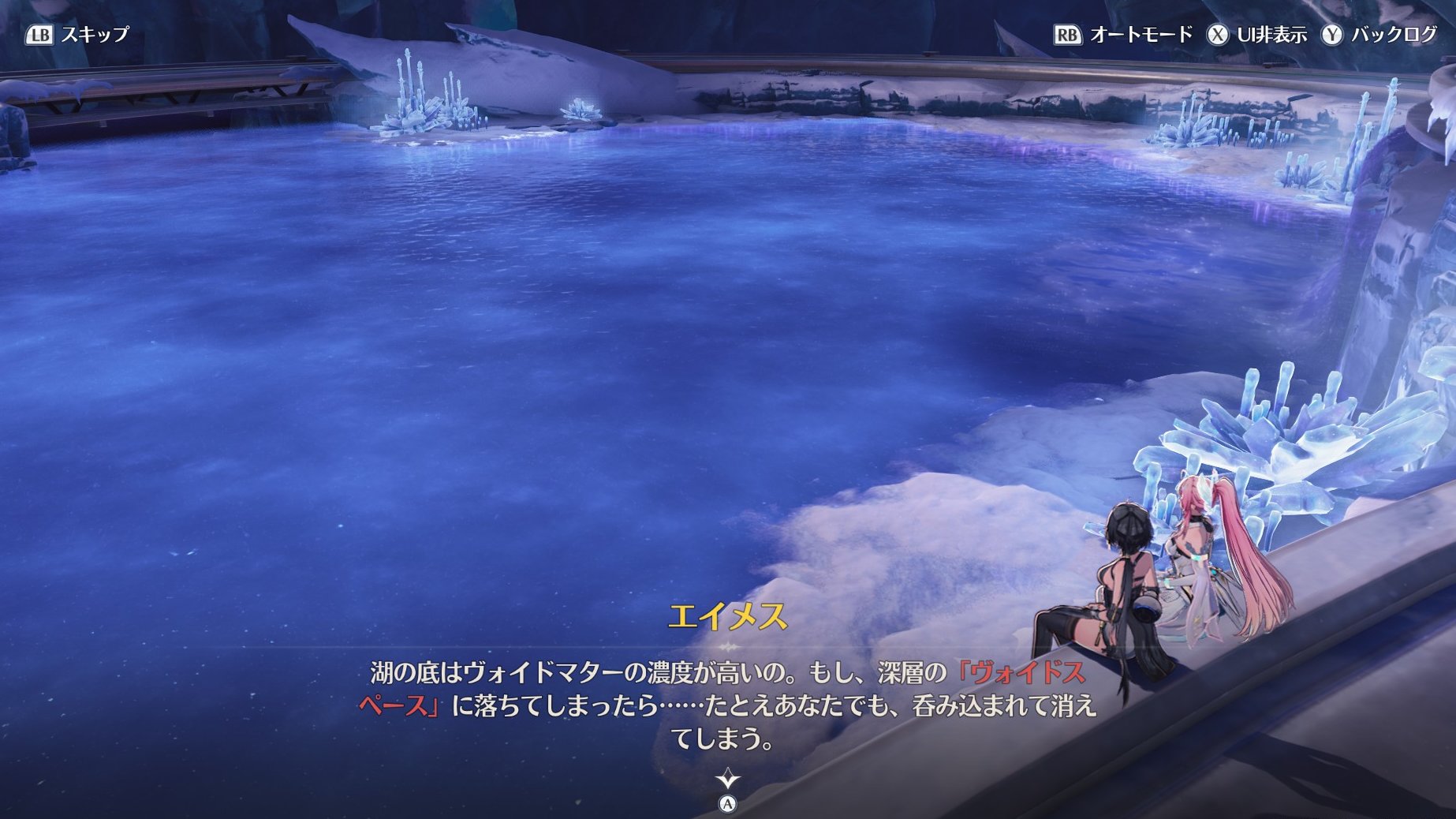Advance dialogue with the star-shaped continue marker
The width and height of the screenshot is (1456, 819).
coord(727,780)
